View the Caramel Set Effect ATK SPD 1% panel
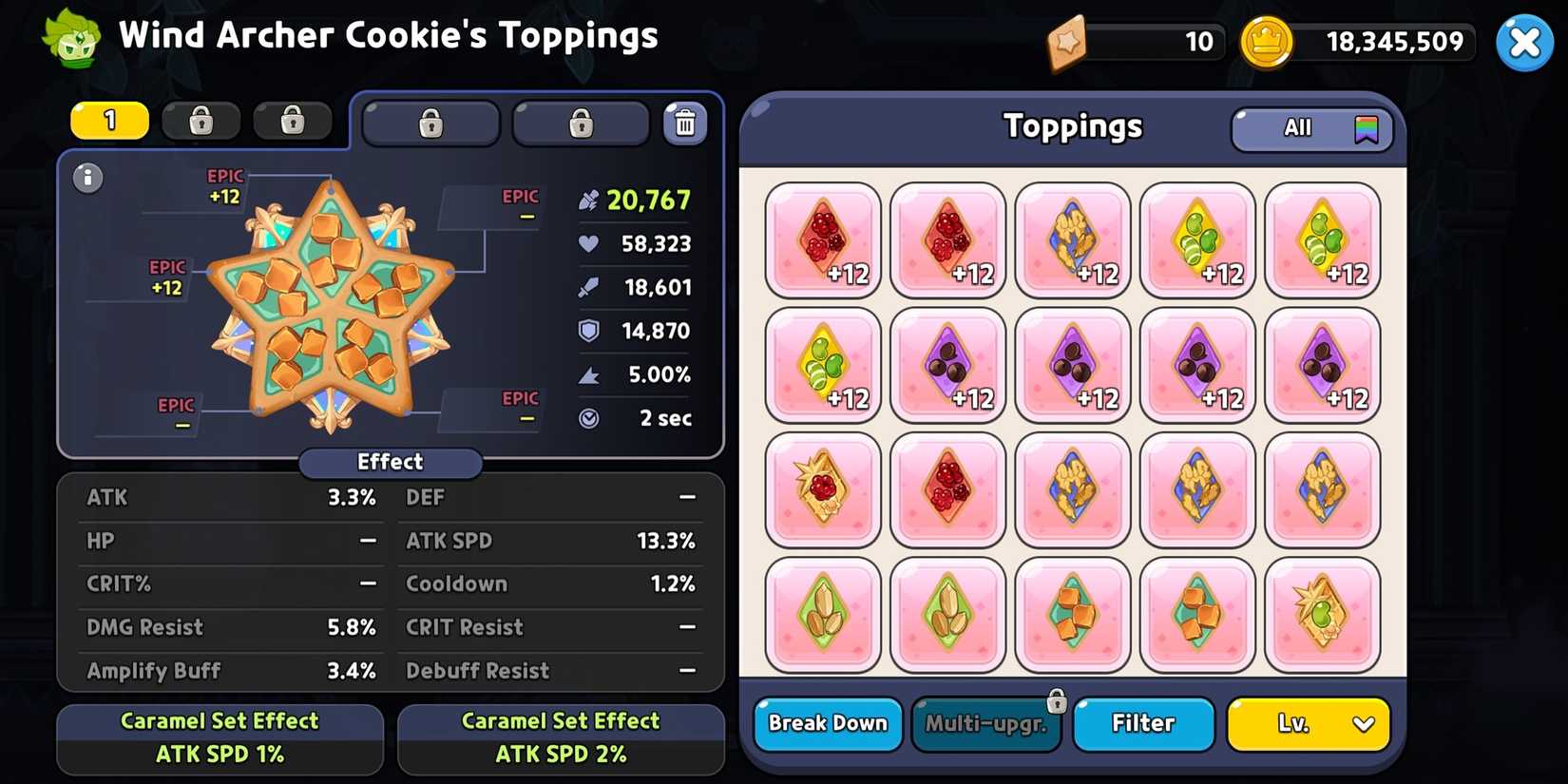 [220, 738]
